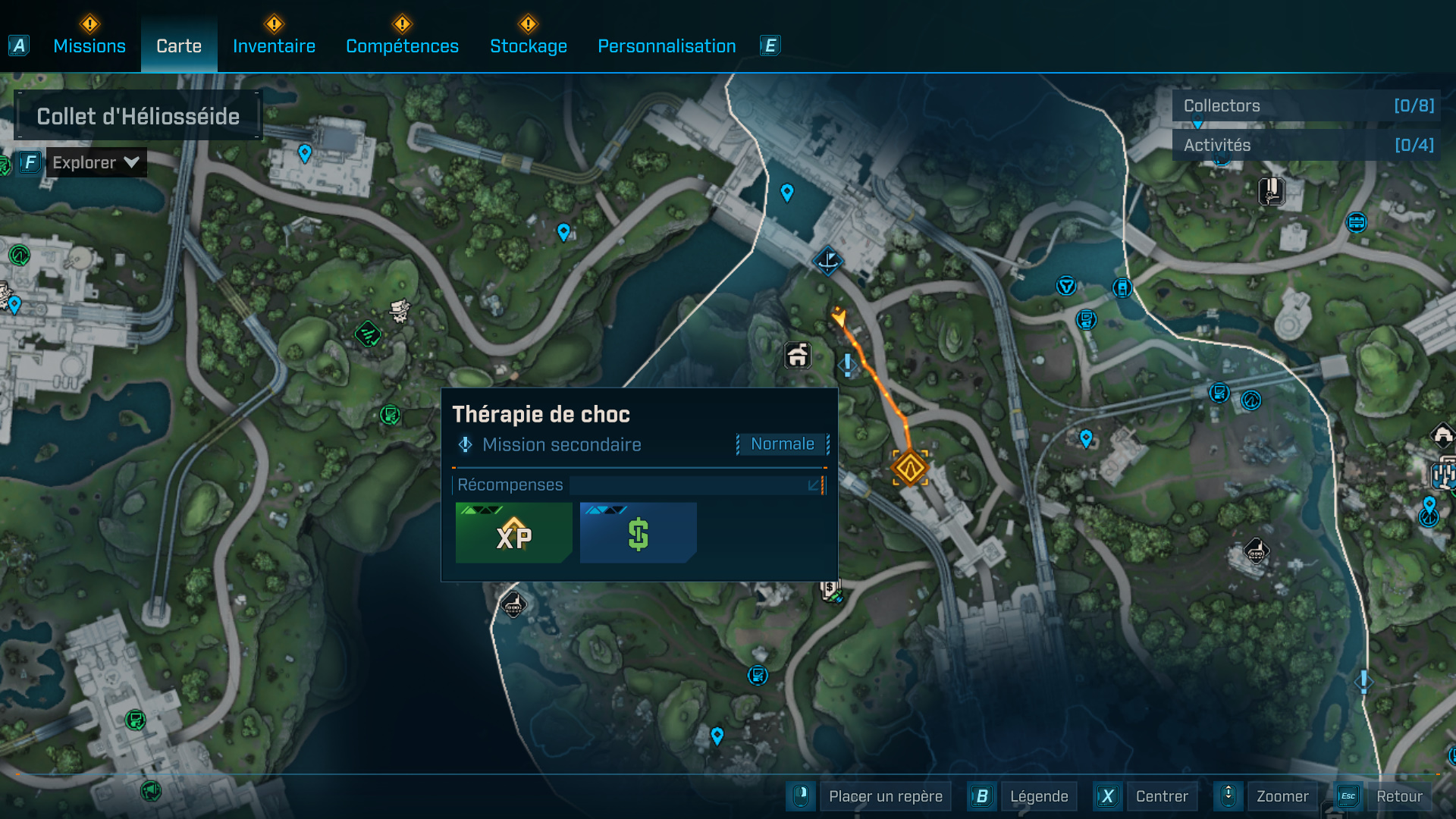Screen dimensions: 1456x819
Task: Open the Inventaire tab
Action: coord(274,46)
